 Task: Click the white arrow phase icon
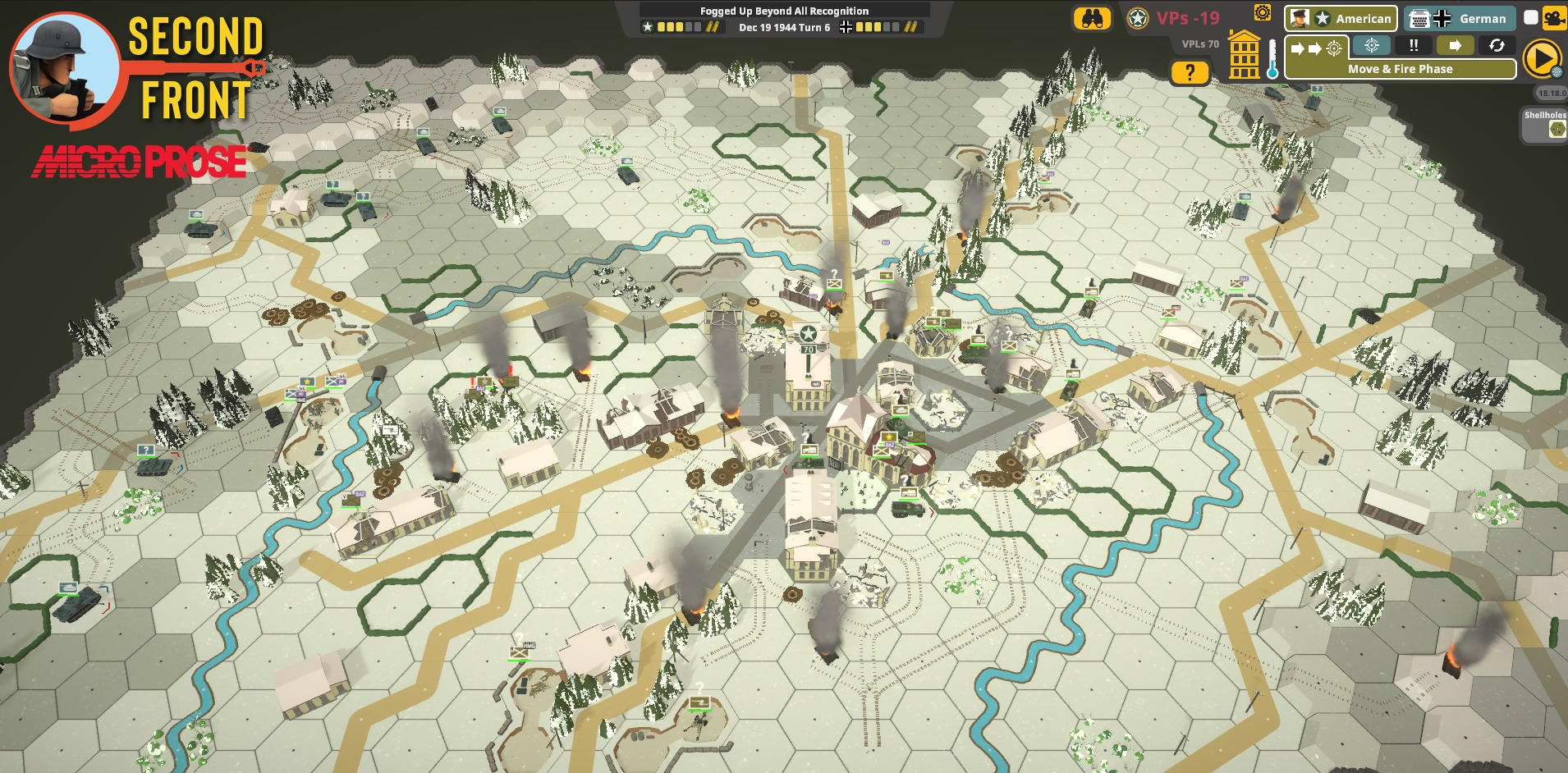tap(1456, 46)
